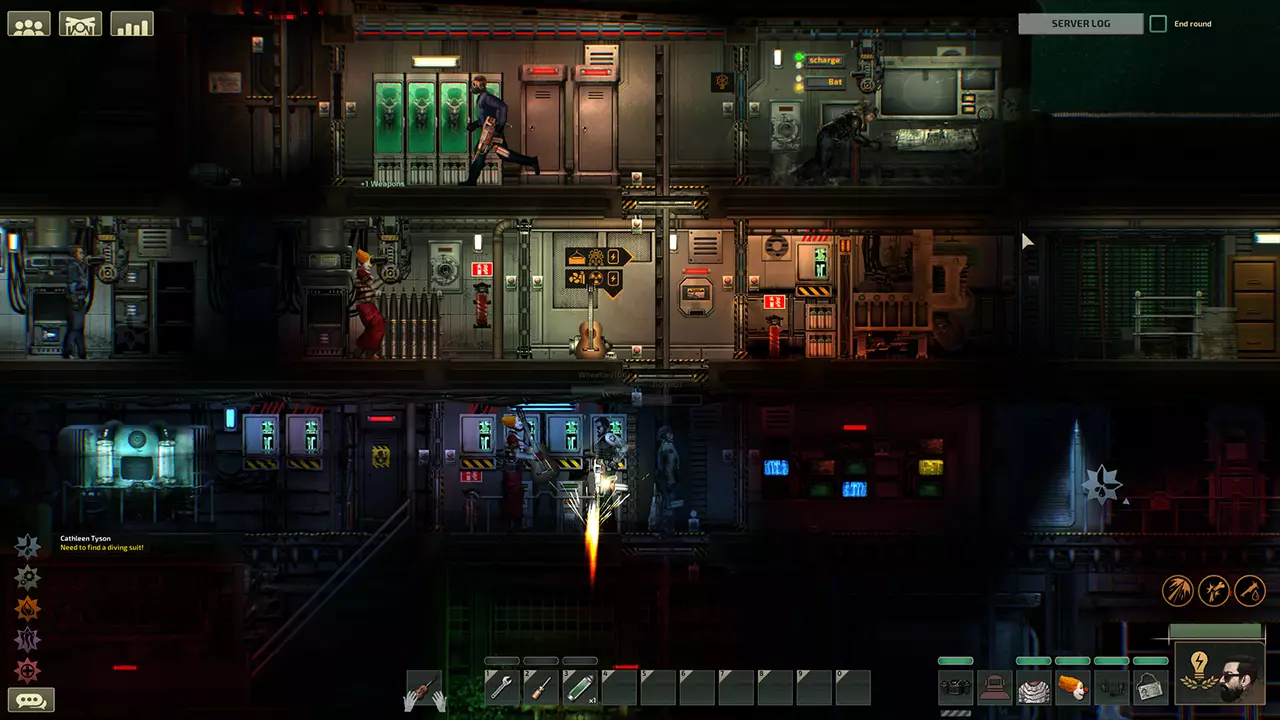The image size is (1280, 720).
Task: Toggle the medical cross objective star badge
Action: coord(28,667)
